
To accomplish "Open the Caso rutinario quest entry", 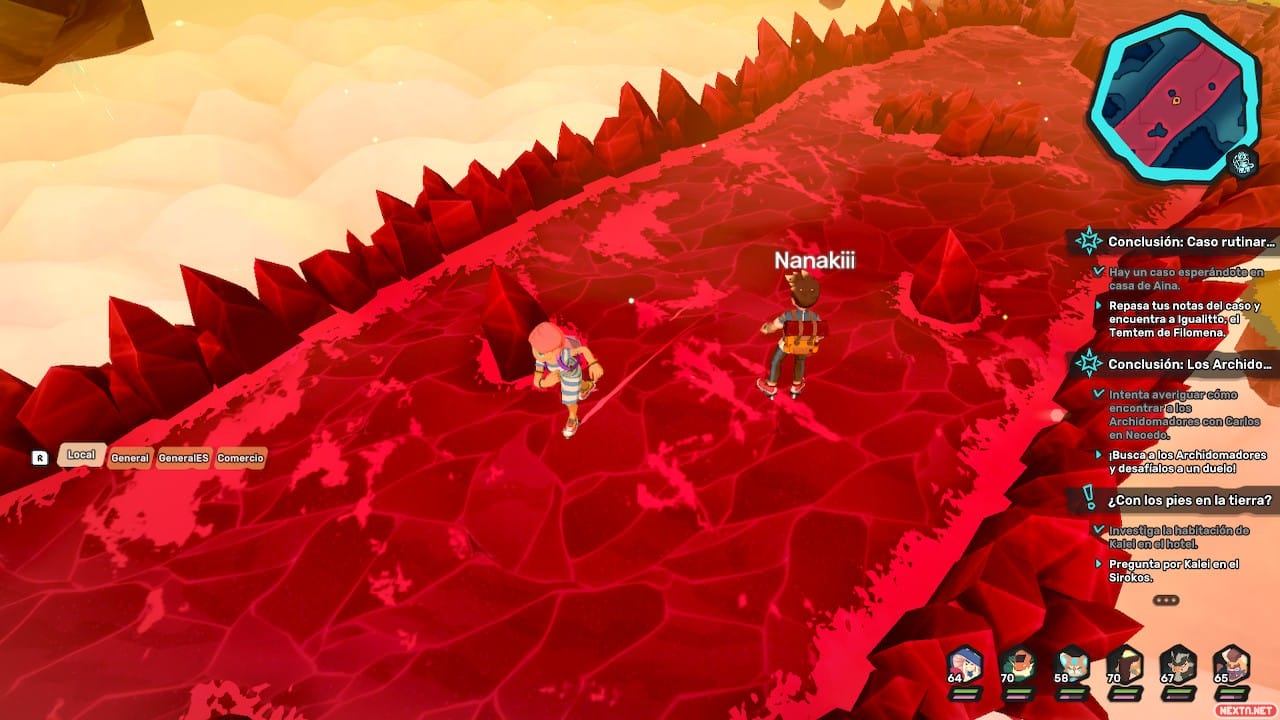I will coord(1191,241).
